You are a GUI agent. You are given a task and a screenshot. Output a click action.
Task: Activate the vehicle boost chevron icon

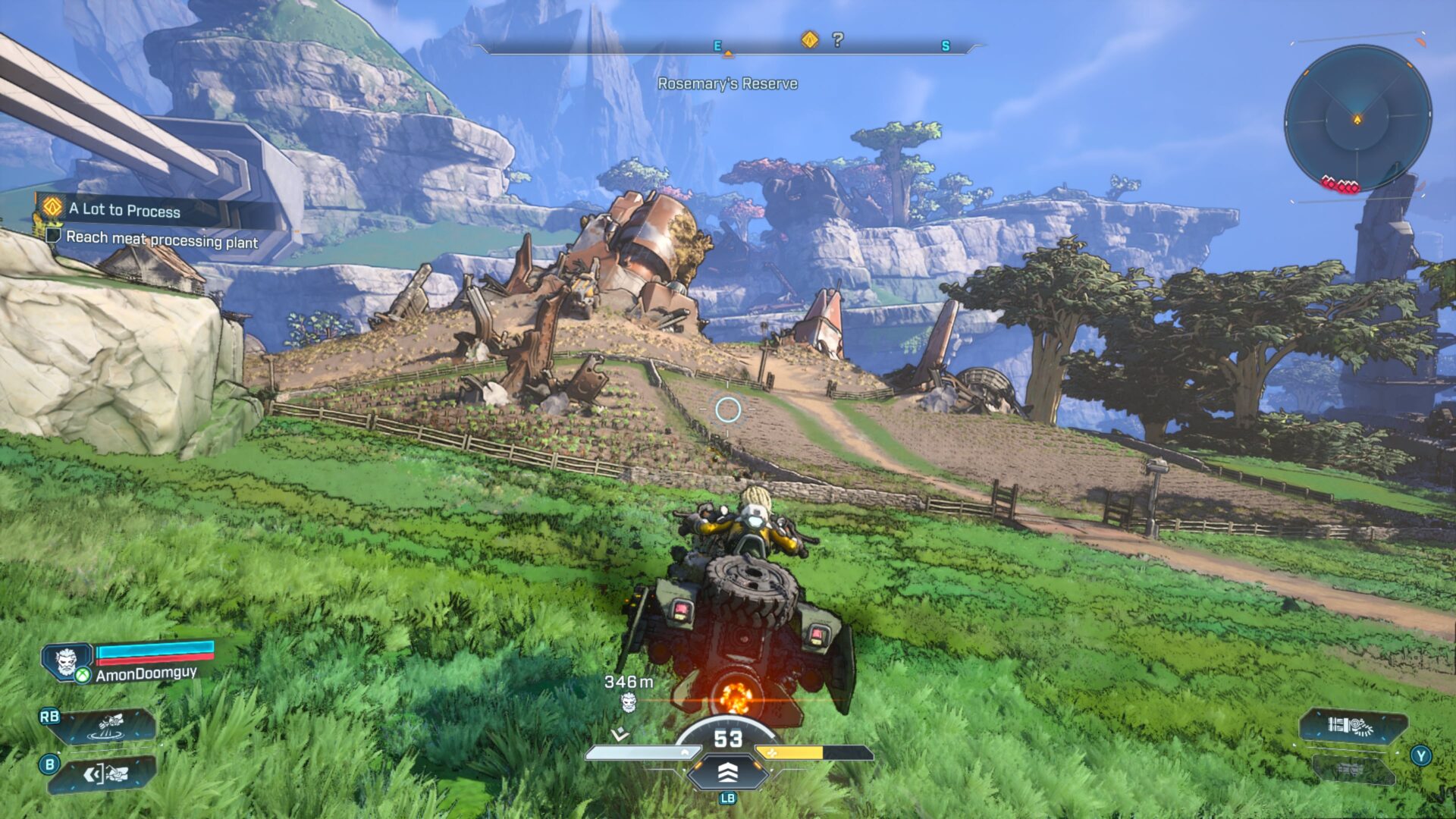pyautogui.click(x=727, y=772)
